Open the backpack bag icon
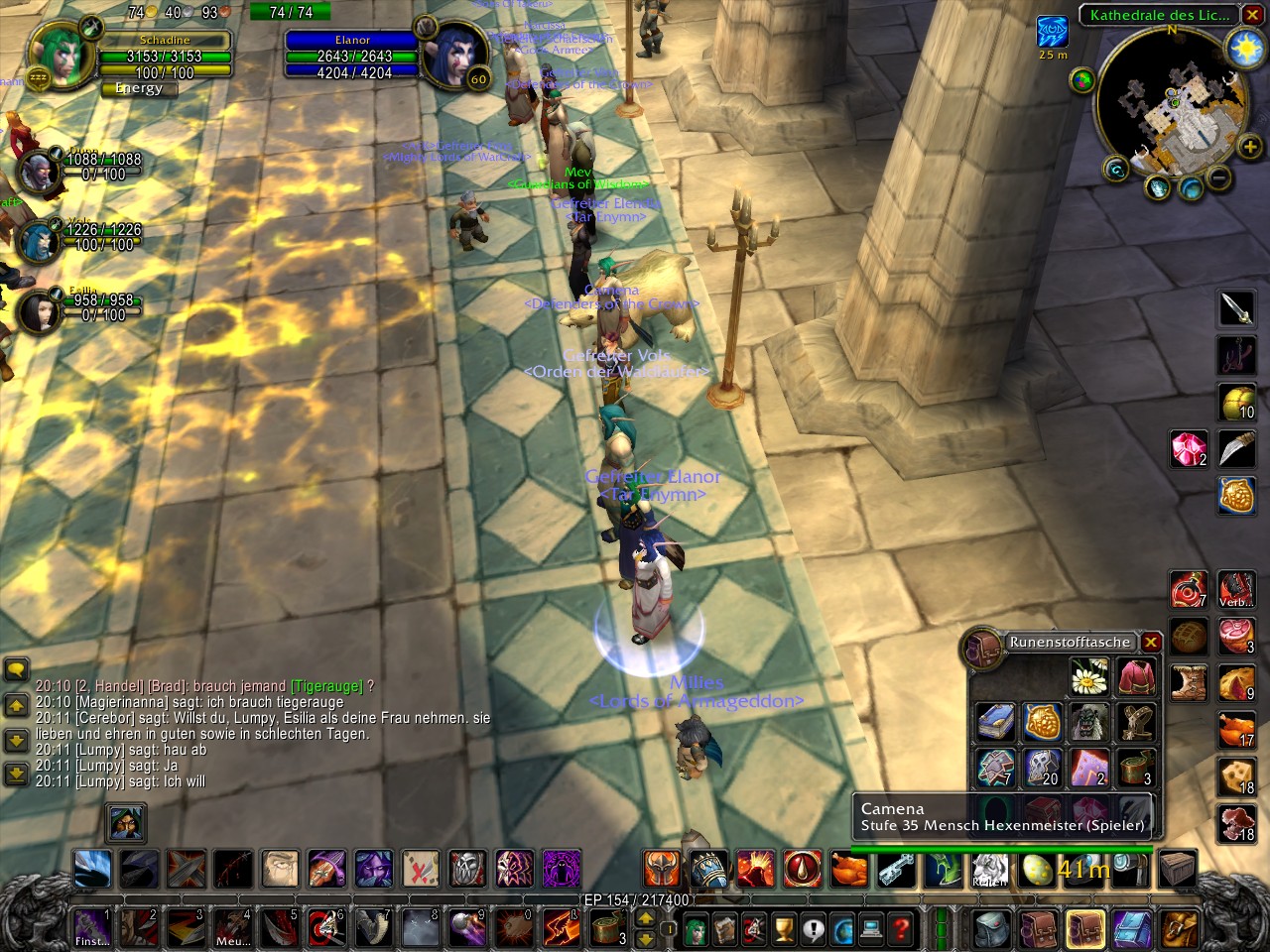The width and height of the screenshot is (1270, 952). [988, 929]
